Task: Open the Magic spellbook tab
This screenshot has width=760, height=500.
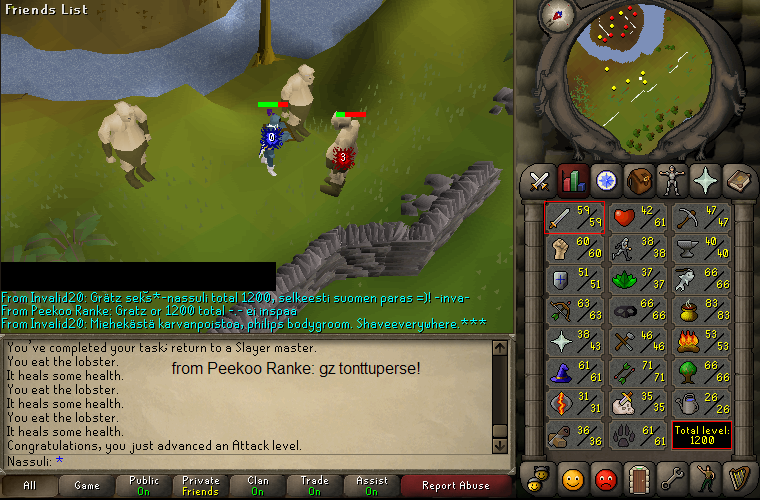Action: click(x=738, y=180)
